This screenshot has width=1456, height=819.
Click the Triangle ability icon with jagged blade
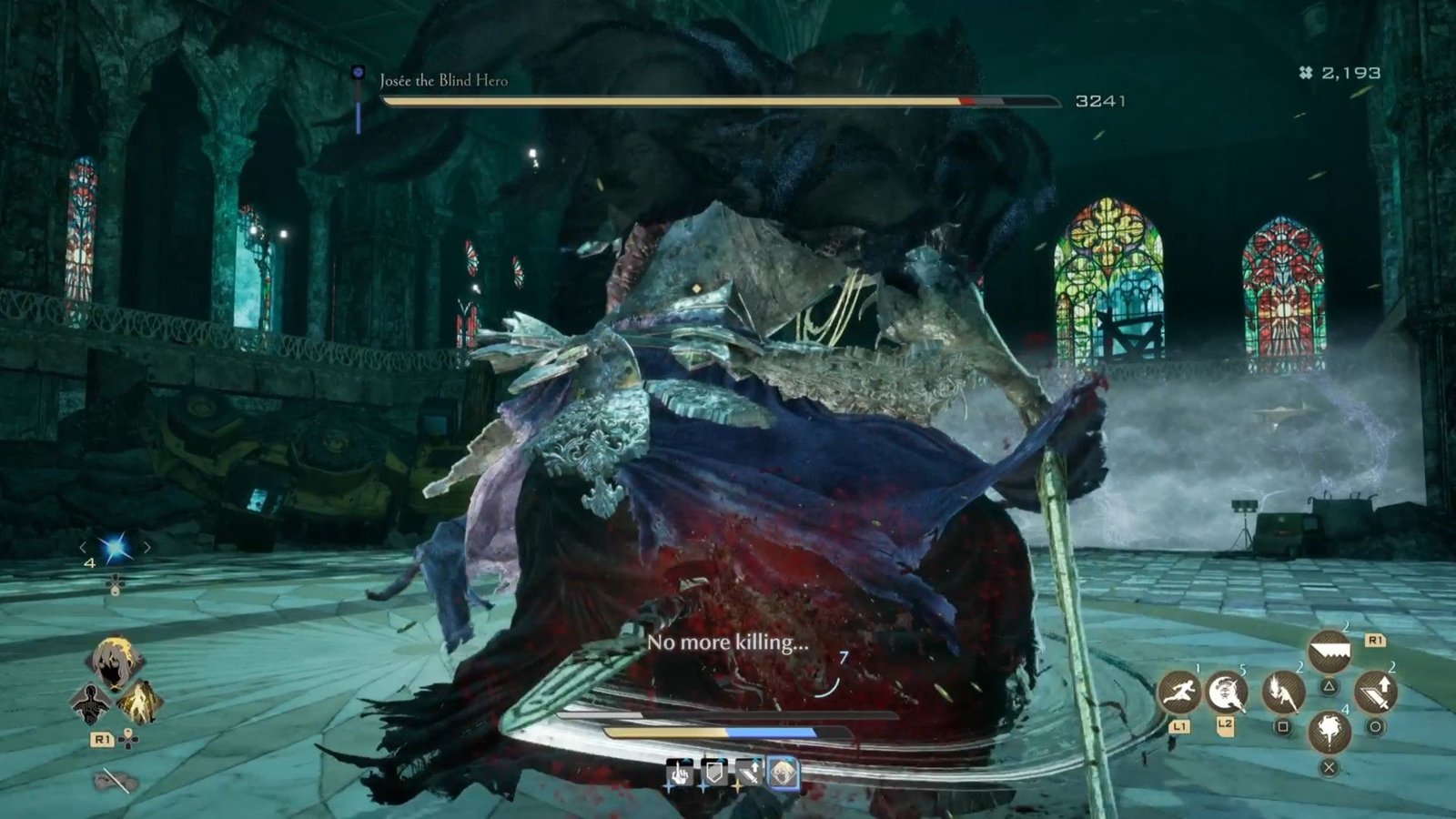1330,650
